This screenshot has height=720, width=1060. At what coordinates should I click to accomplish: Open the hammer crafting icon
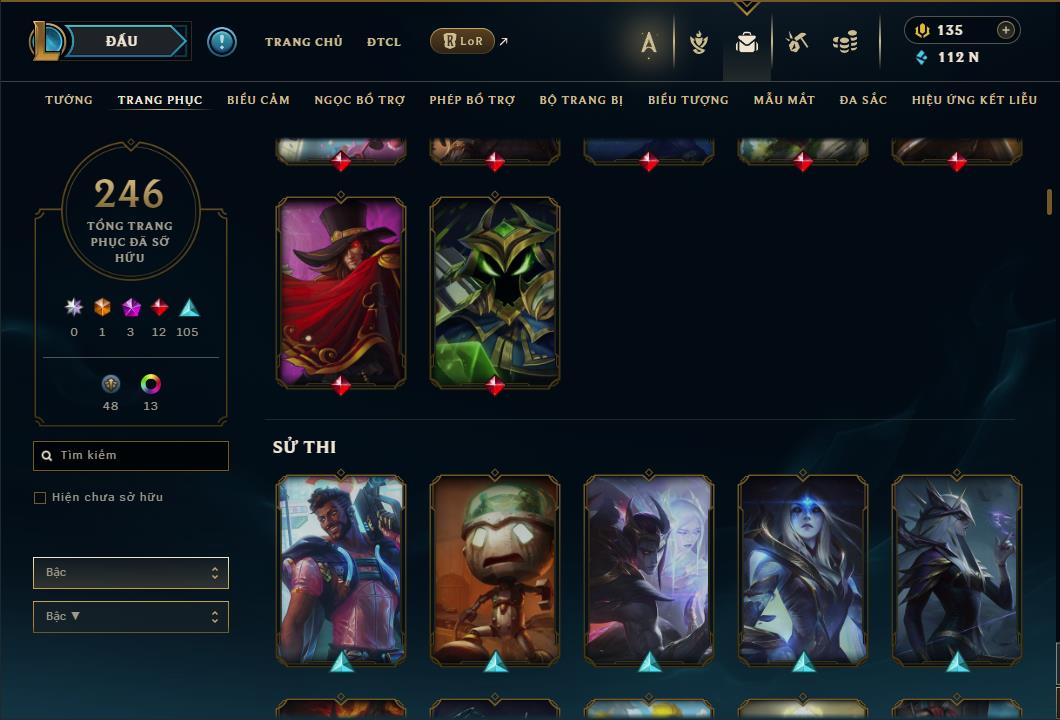pos(797,42)
